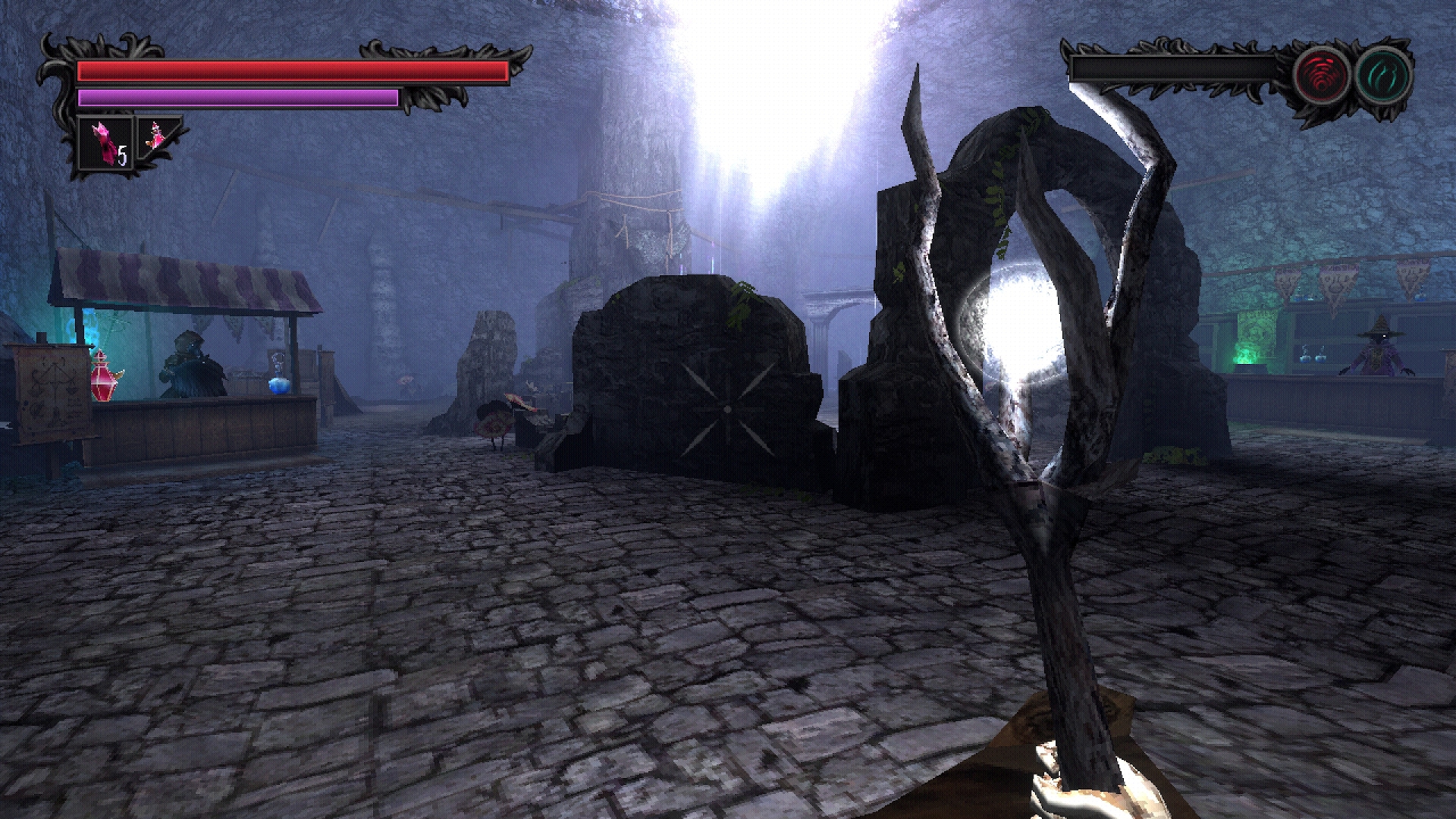The width and height of the screenshot is (1456, 819).
Task: Click the purple mana bar
Action: [235, 97]
